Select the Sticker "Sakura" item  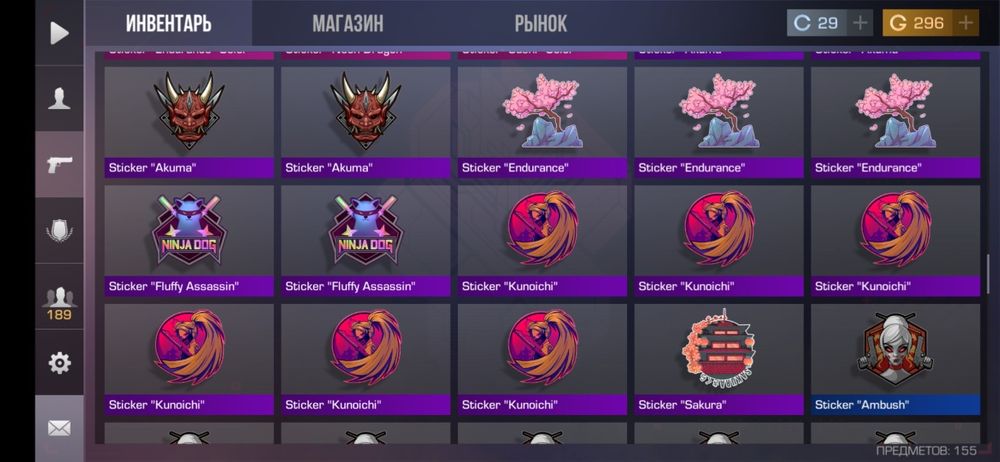click(x=718, y=359)
